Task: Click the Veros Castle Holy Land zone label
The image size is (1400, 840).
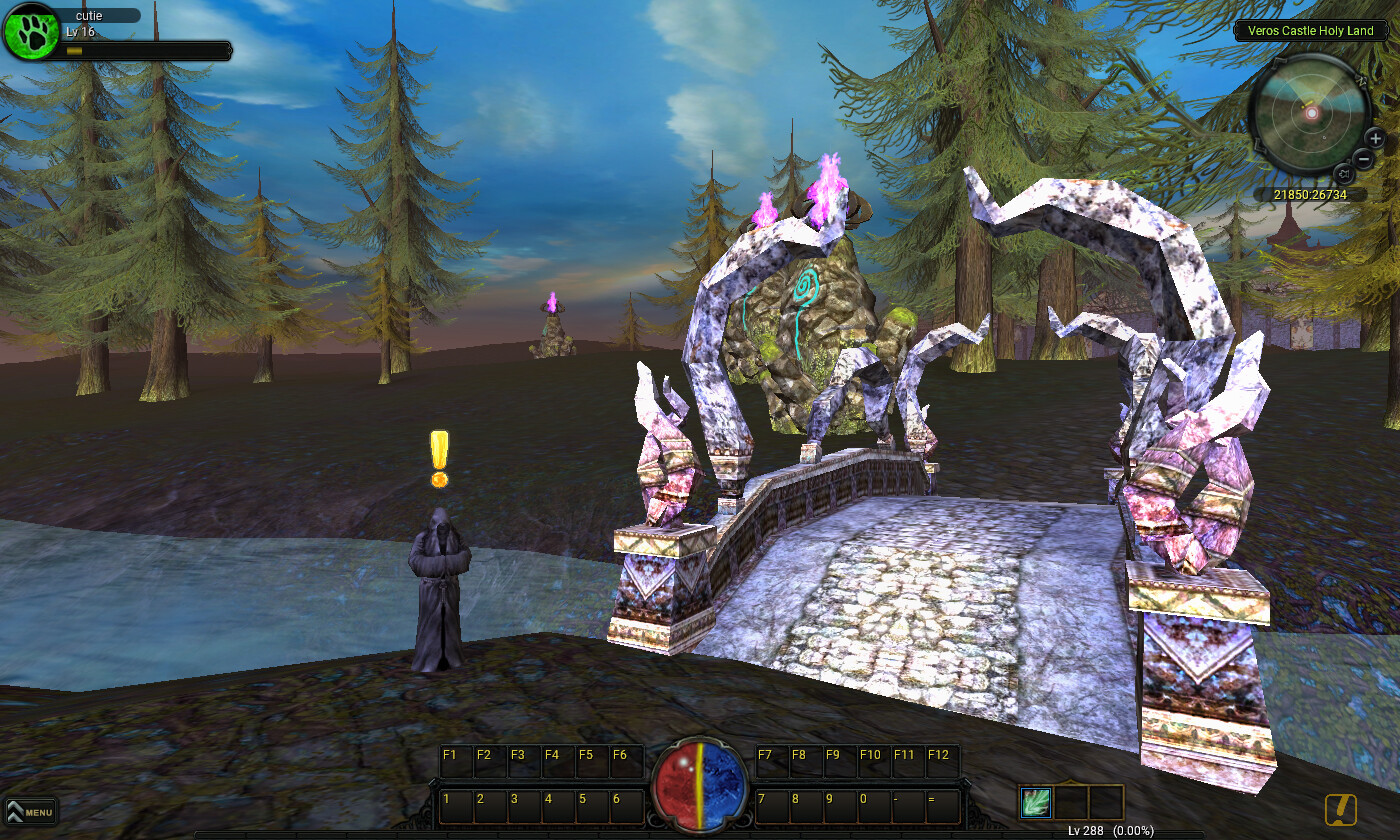Action: pos(1311,31)
